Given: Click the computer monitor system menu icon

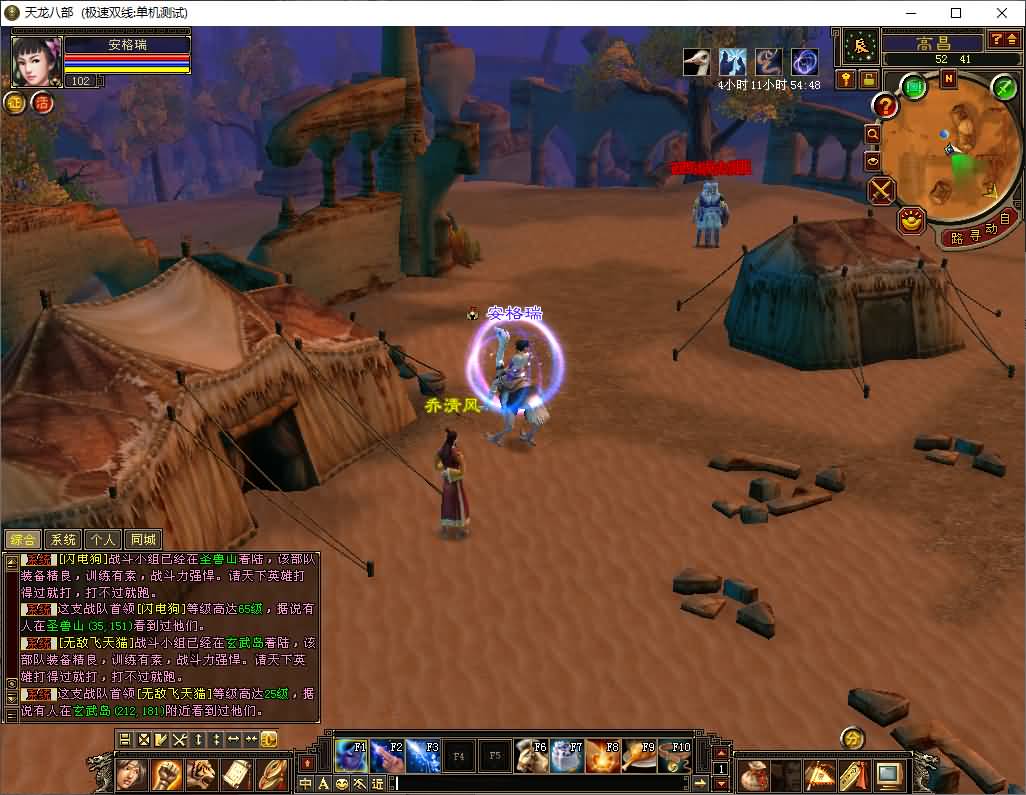Looking at the screenshot, I should tap(889, 774).
